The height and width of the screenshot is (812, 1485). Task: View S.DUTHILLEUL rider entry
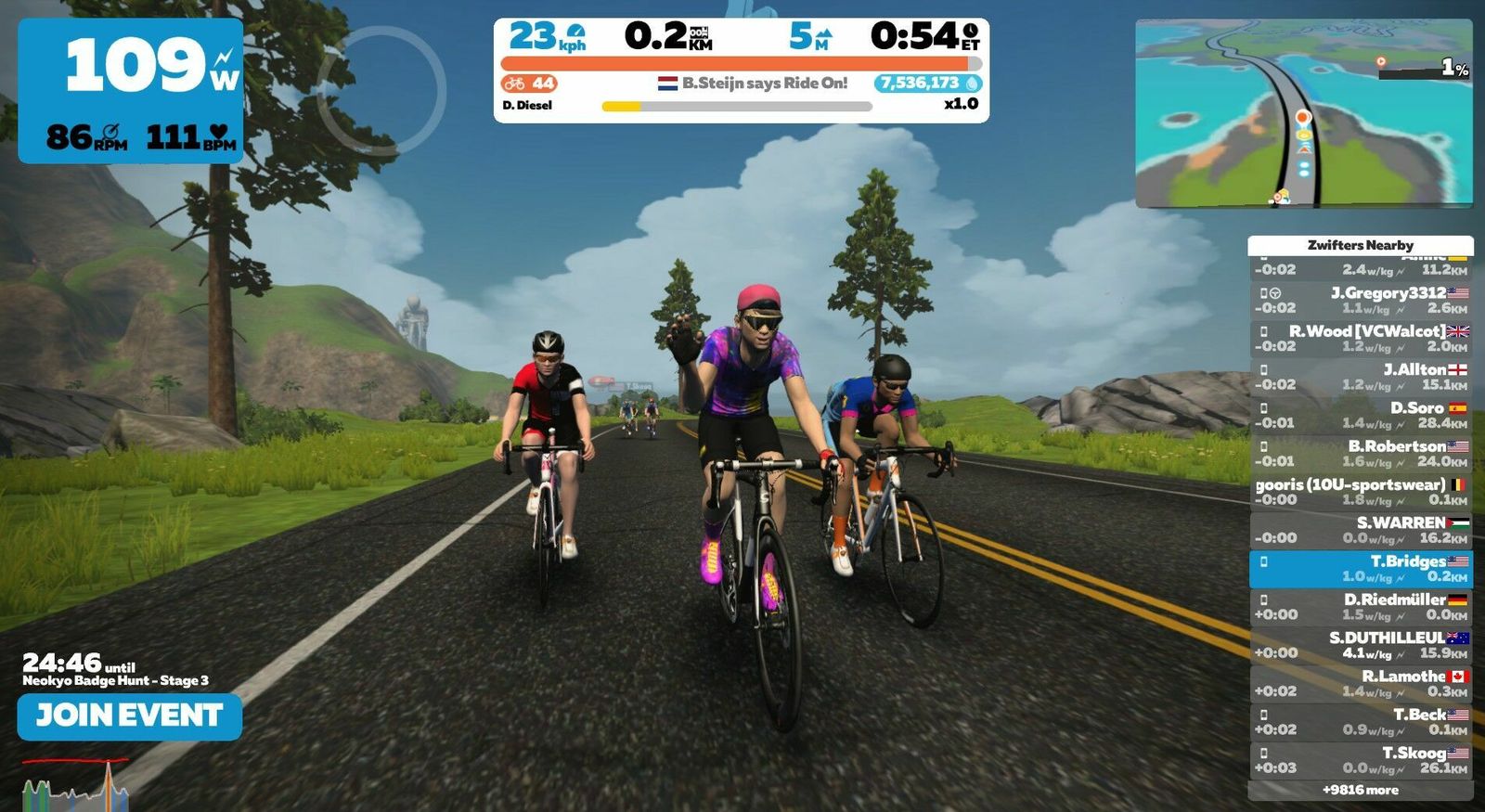click(1360, 645)
